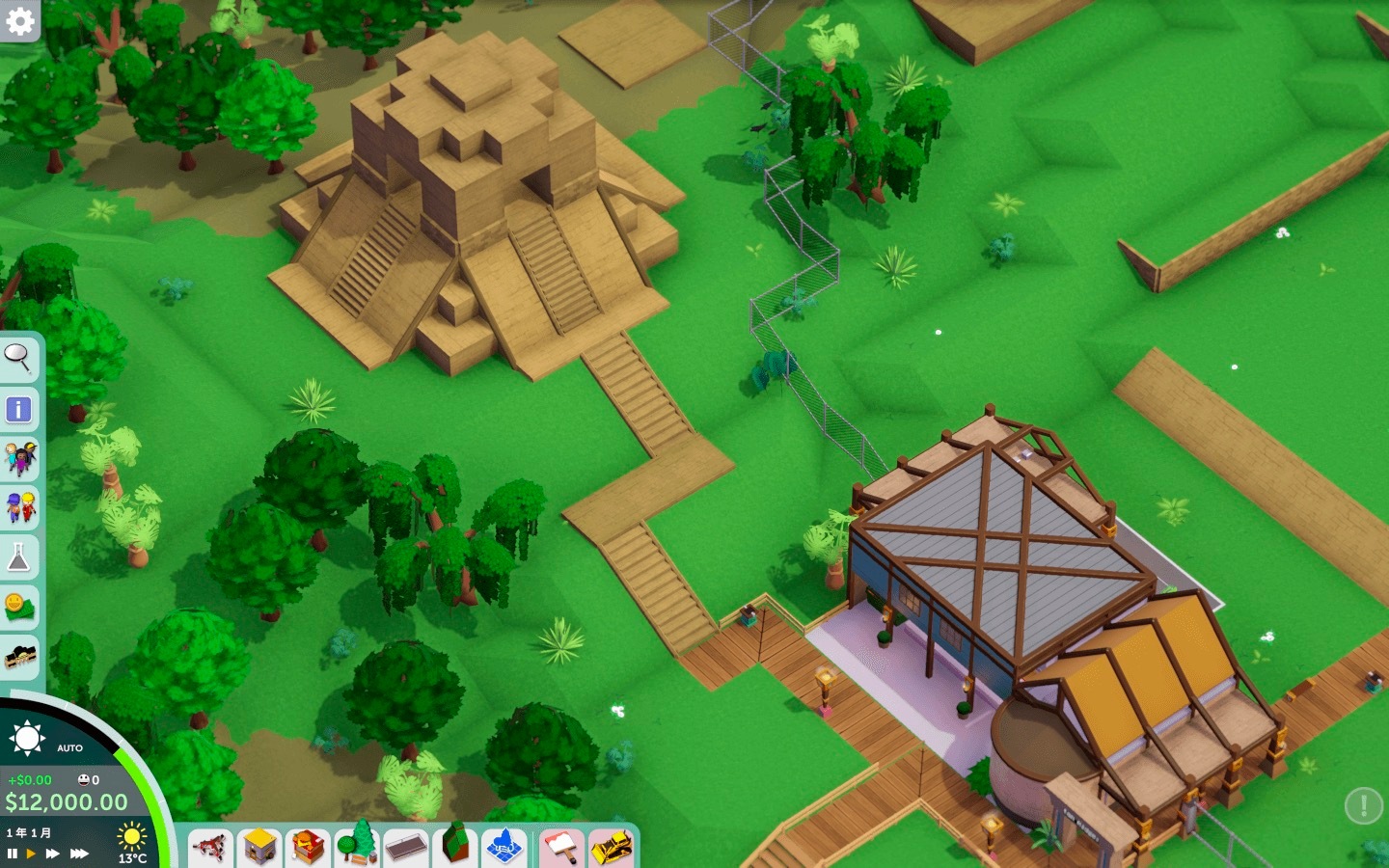Open the burger shops build menu

tap(308, 847)
